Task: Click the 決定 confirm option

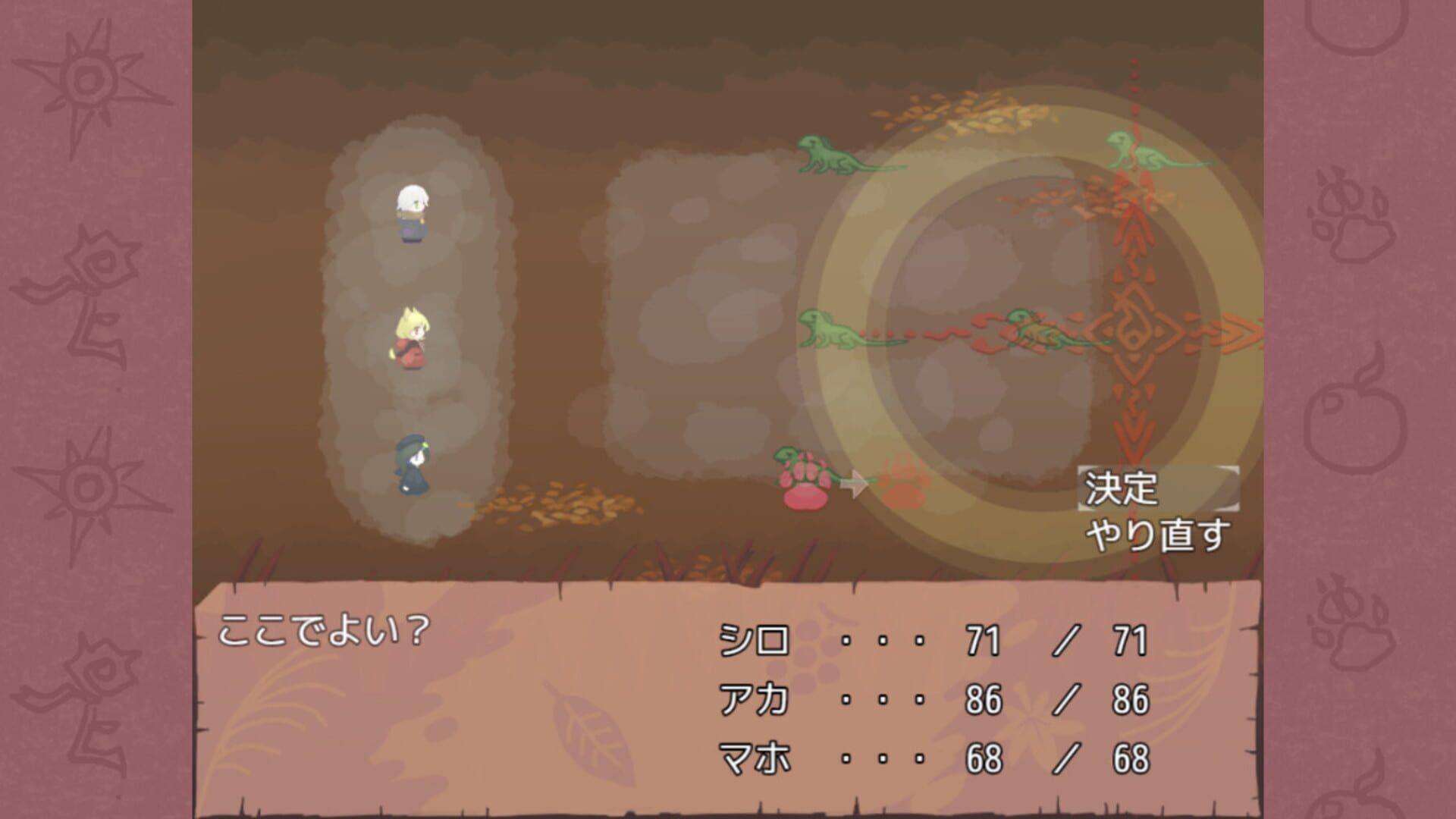Action: point(1122,489)
